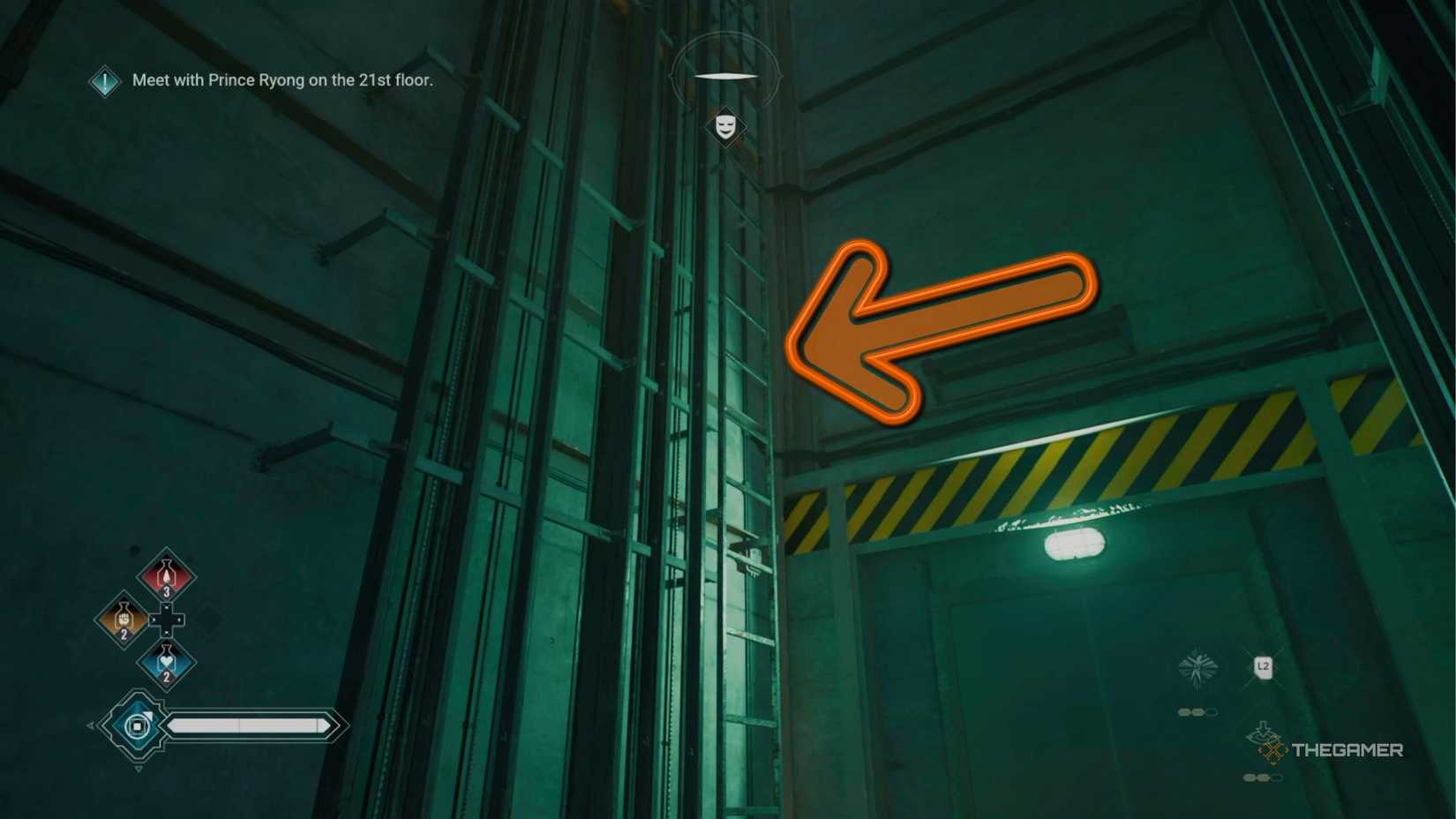The image size is (1456, 819).
Task: Expand the left arrow of the flask selector
Action: pos(90,725)
